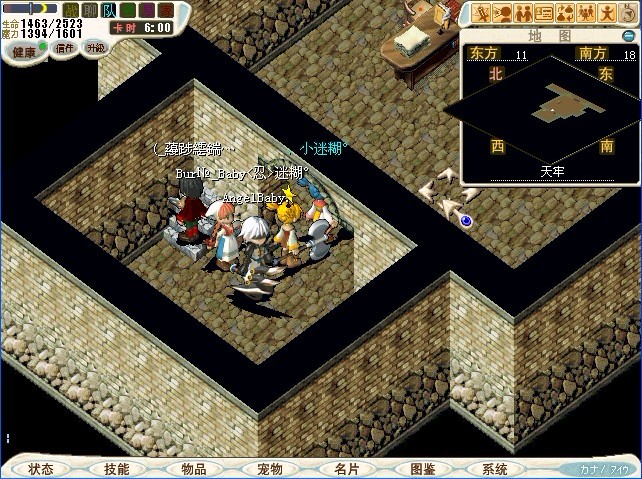
Task: Open the 图鉴 encyclopedia menu
Action: [x=422, y=468]
